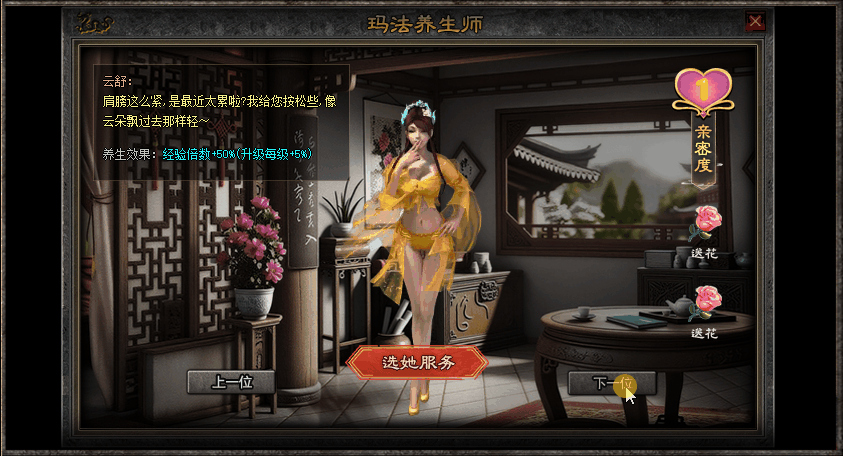Viewport: 843px width, 456px height.
Task: Click the 亲密度 heart icon
Action: (703, 88)
